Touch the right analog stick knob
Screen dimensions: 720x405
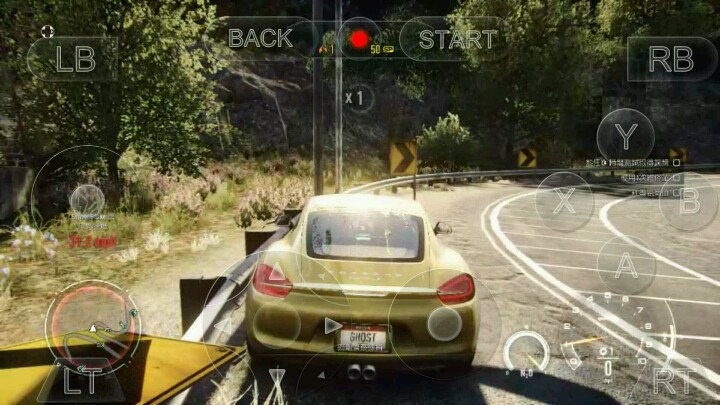[x=444, y=323]
